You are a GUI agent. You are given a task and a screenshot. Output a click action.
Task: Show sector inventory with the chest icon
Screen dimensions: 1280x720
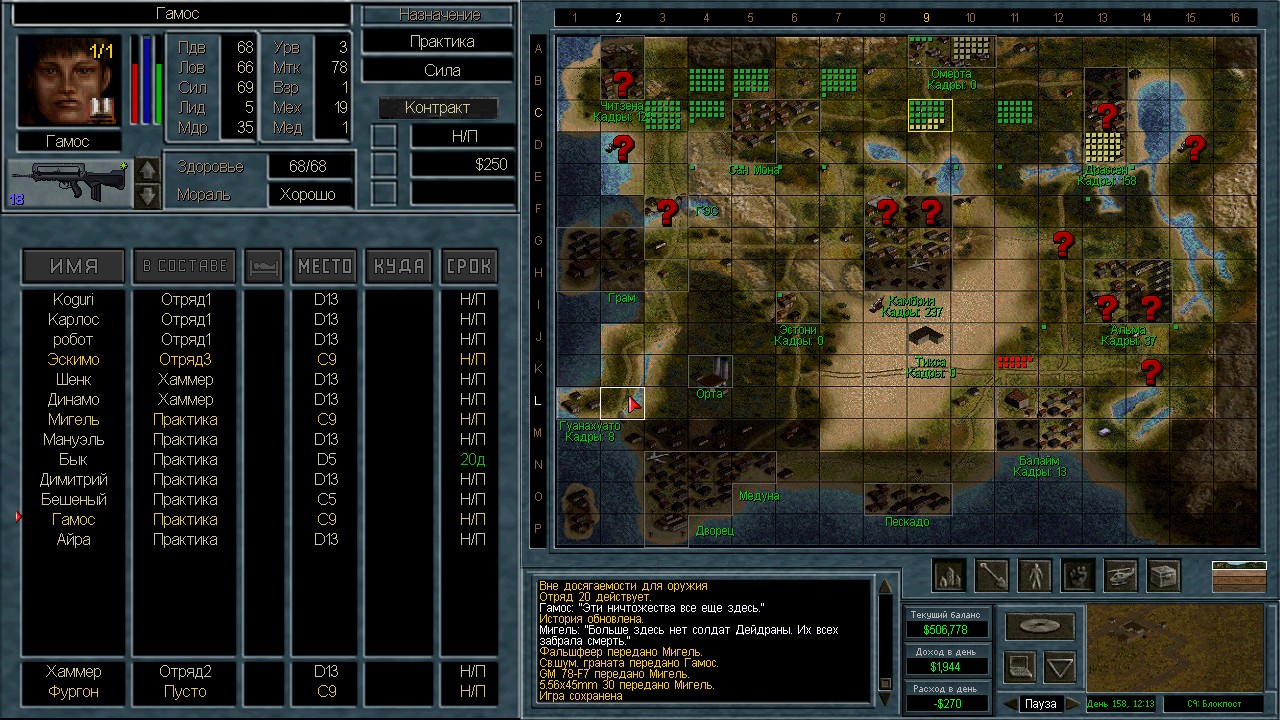click(x=1164, y=575)
